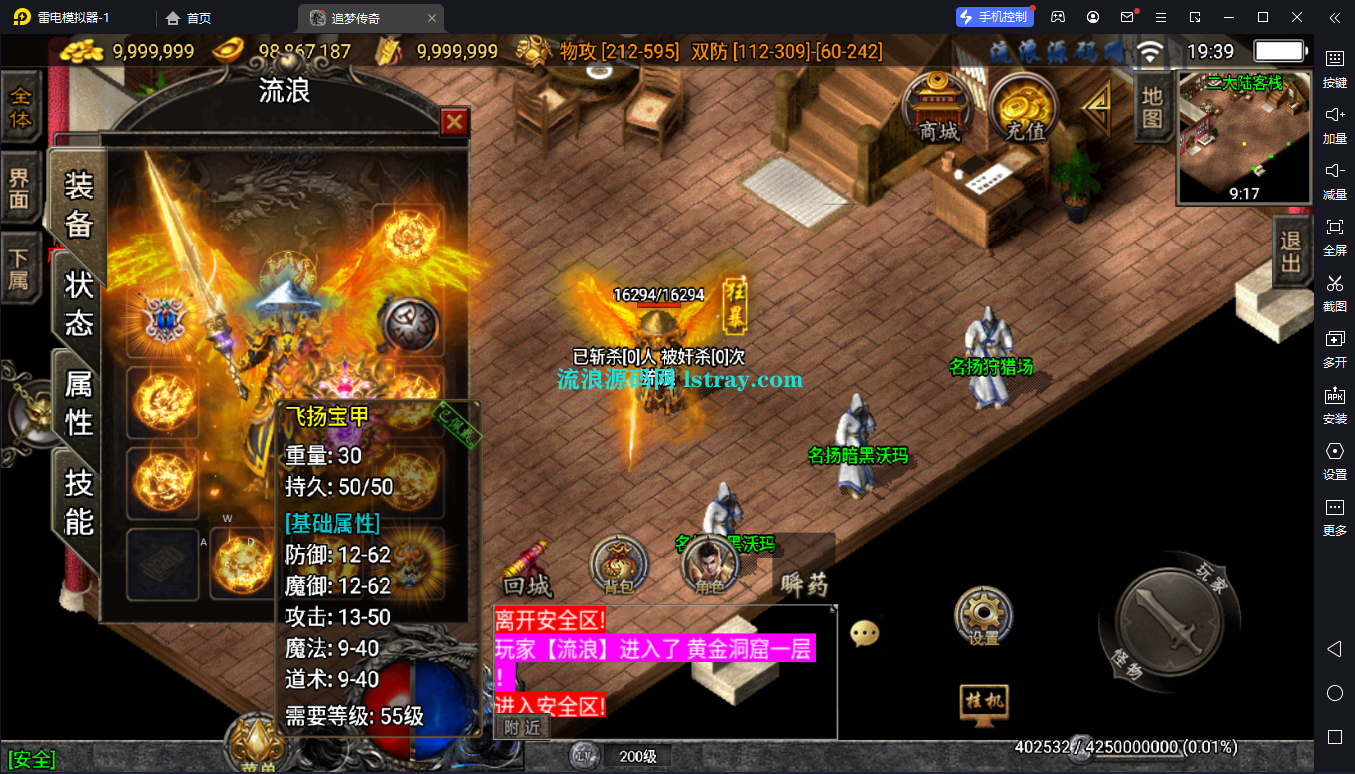
Task: Open the 设置 gear settings icon
Action: click(984, 616)
